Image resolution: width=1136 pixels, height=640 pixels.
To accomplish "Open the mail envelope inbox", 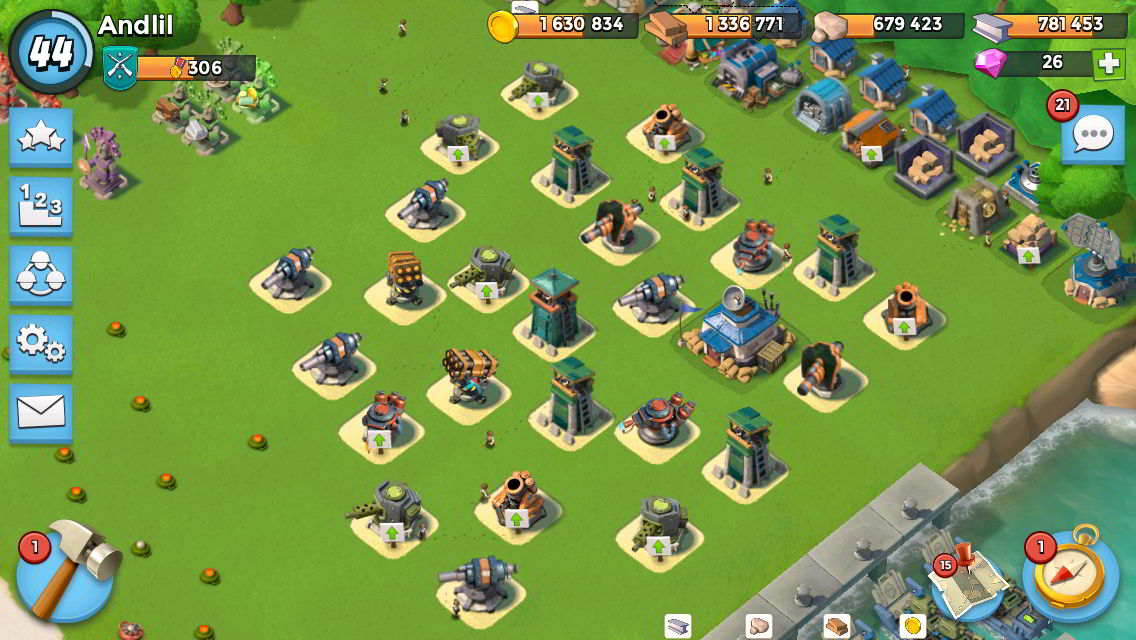I will tap(41, 412).
